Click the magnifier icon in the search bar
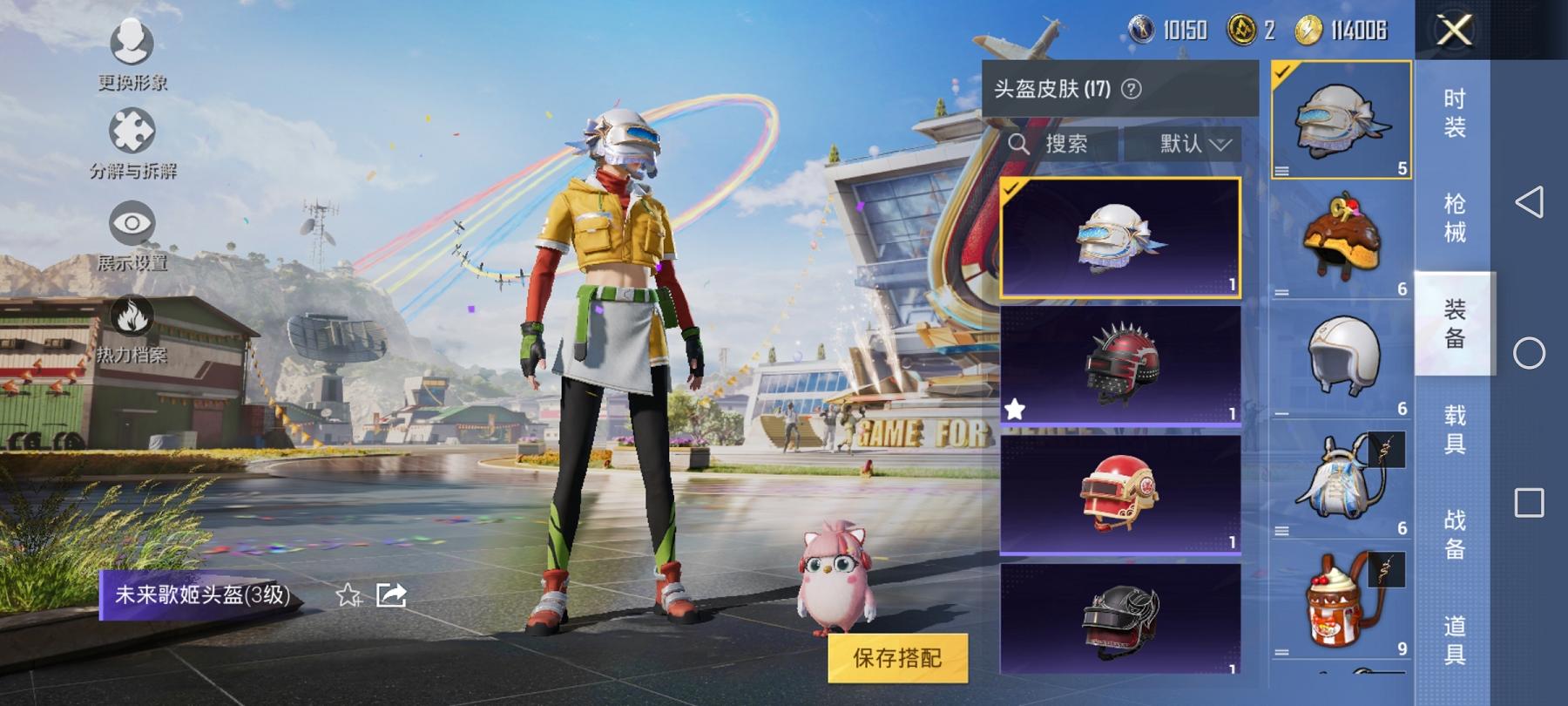The width and height of the screenshot is (1568, 706). pos(1021,144)
